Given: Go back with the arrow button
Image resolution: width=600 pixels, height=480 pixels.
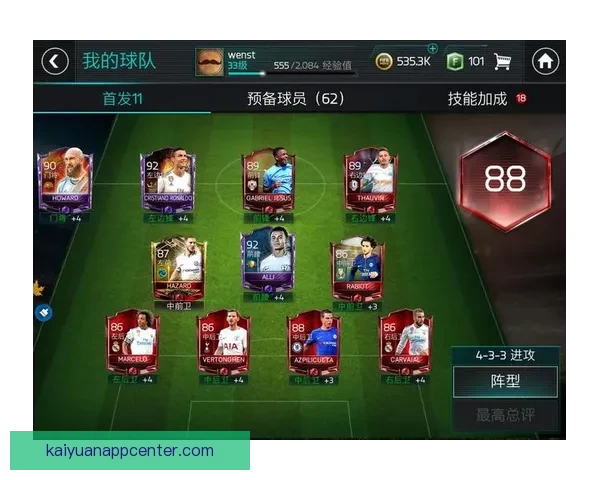Looking at the screenshot, I should (55, 61).
